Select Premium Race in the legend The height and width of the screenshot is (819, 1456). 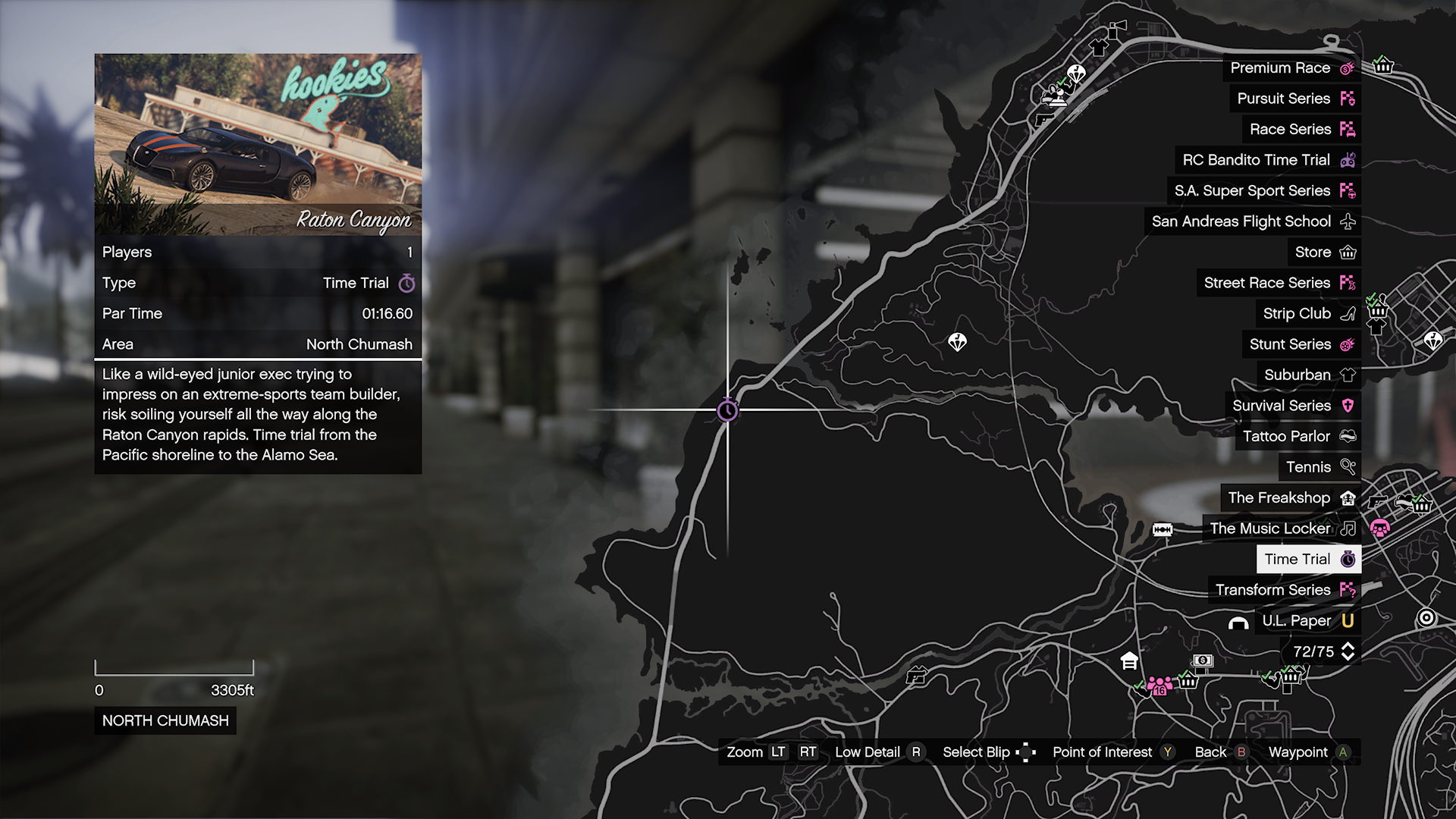click(1291, 68)
